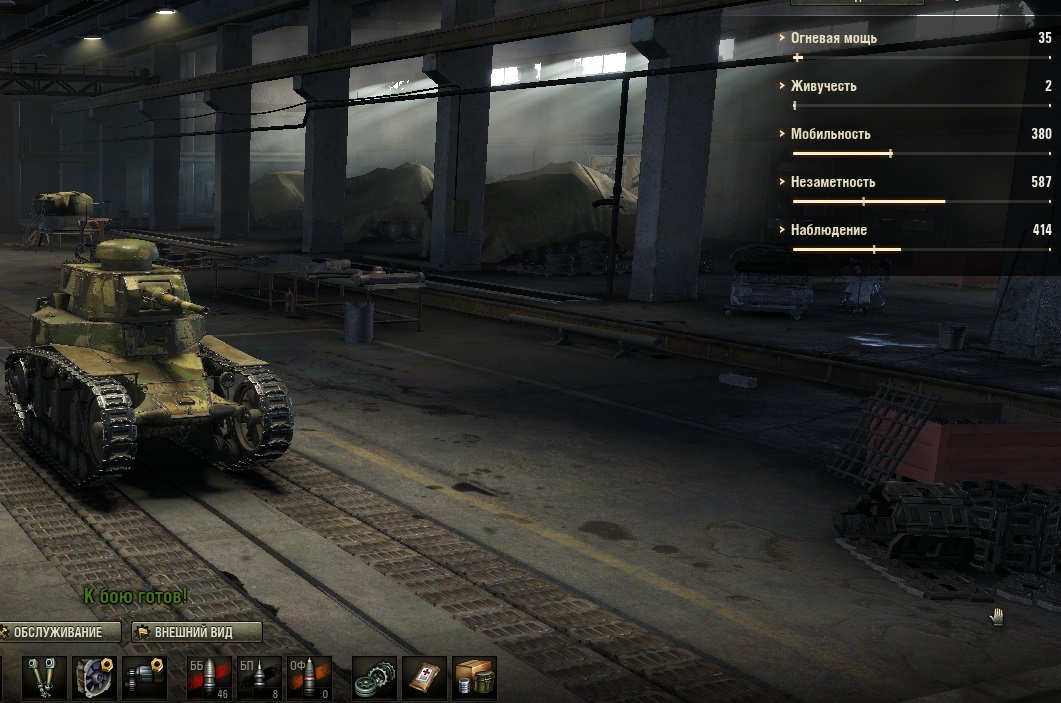Screen dimensions: 1061x703
Task: Choose the ББ armor-piercing shell slot
Action: (x=209, y=678)
